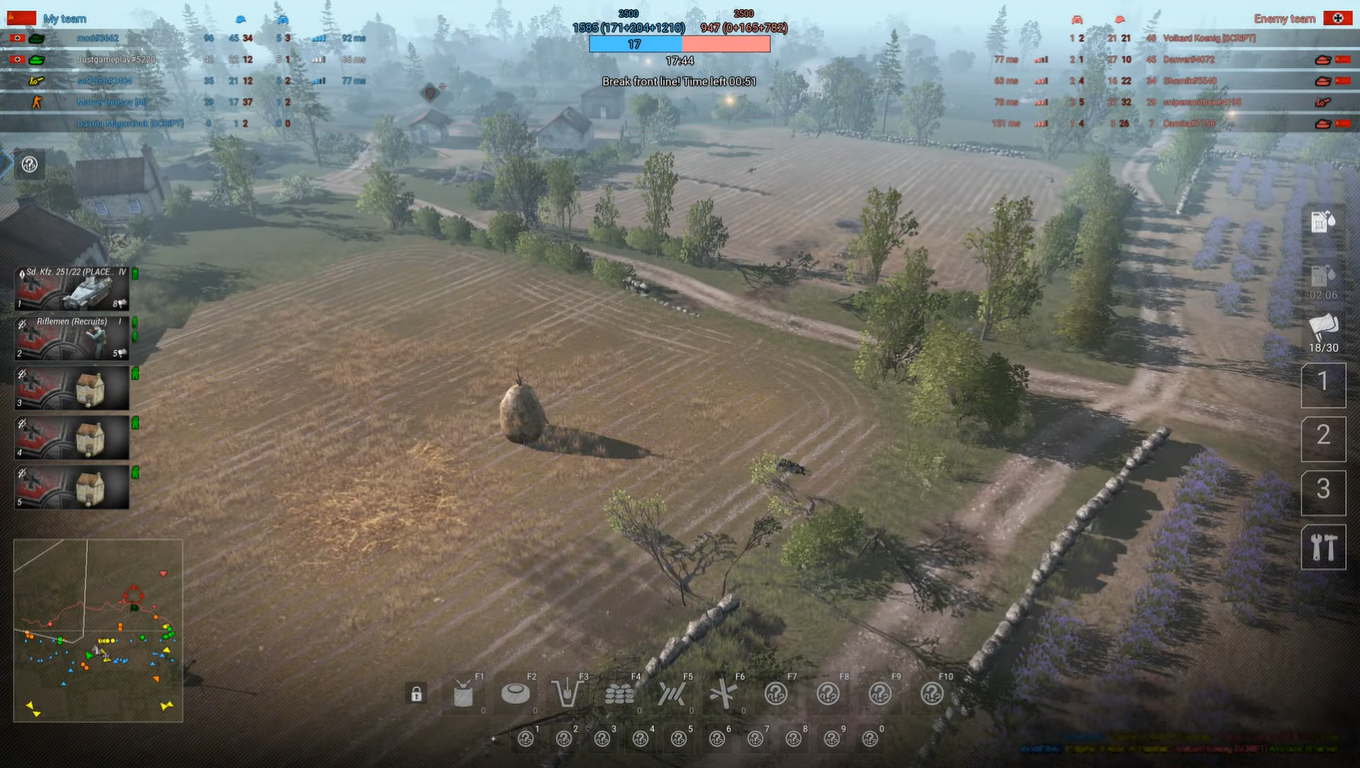Toggle the padlock lock on the hotbar
The height and width of the screenshot is (768, 1360).
tap(416, 692)
